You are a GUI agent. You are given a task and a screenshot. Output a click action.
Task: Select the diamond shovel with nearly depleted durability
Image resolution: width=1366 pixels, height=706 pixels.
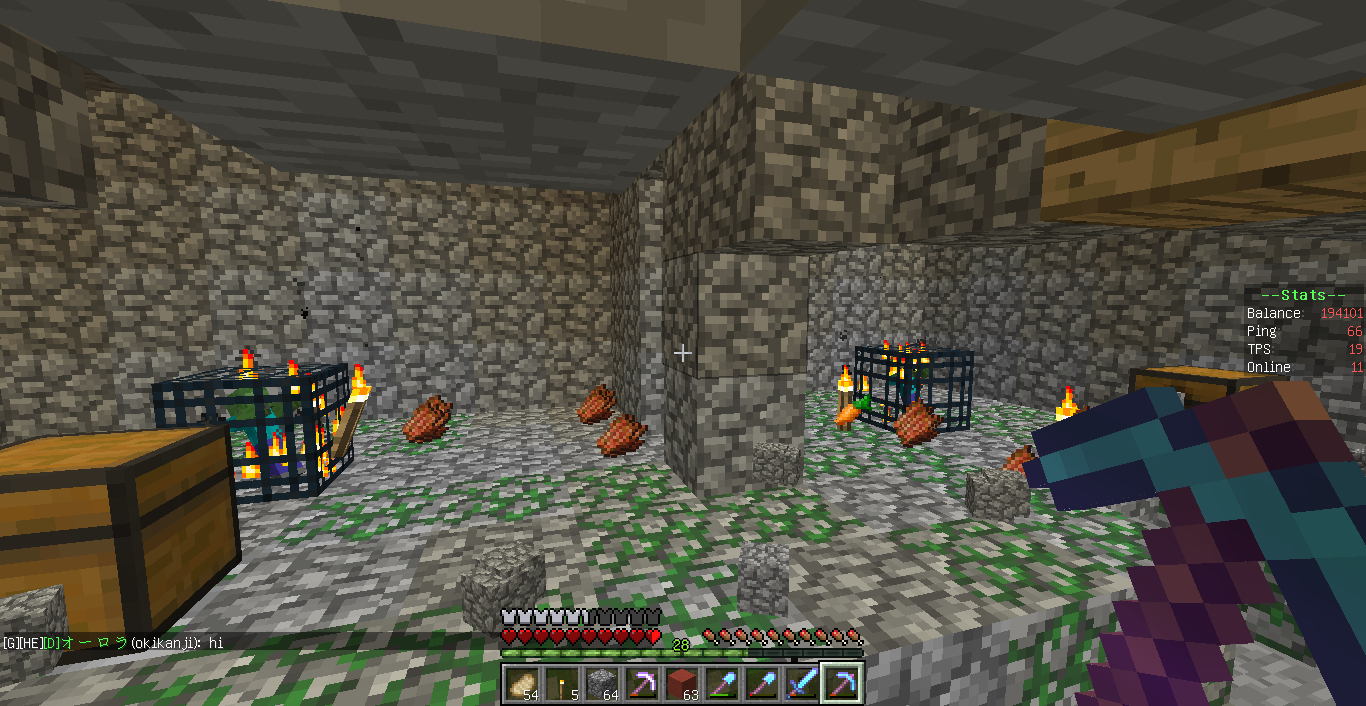(x=762, y=683)
